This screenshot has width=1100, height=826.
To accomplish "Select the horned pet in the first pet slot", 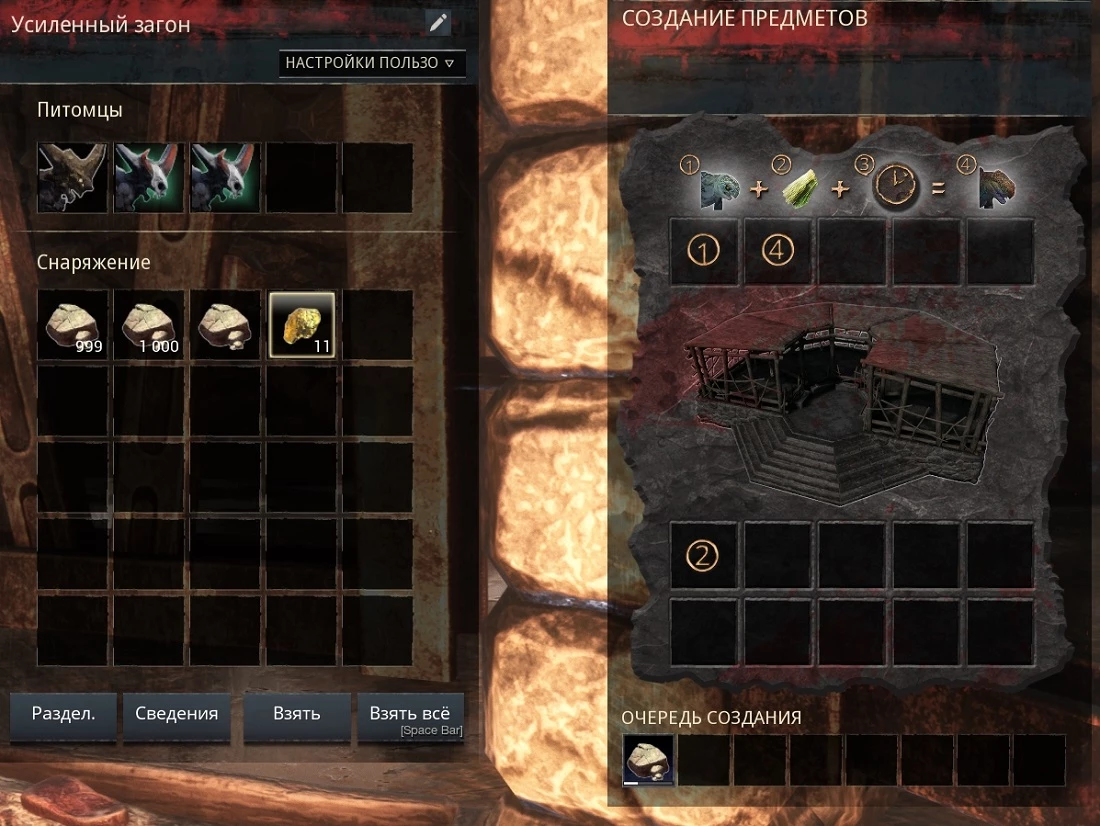I will (72, 177).
